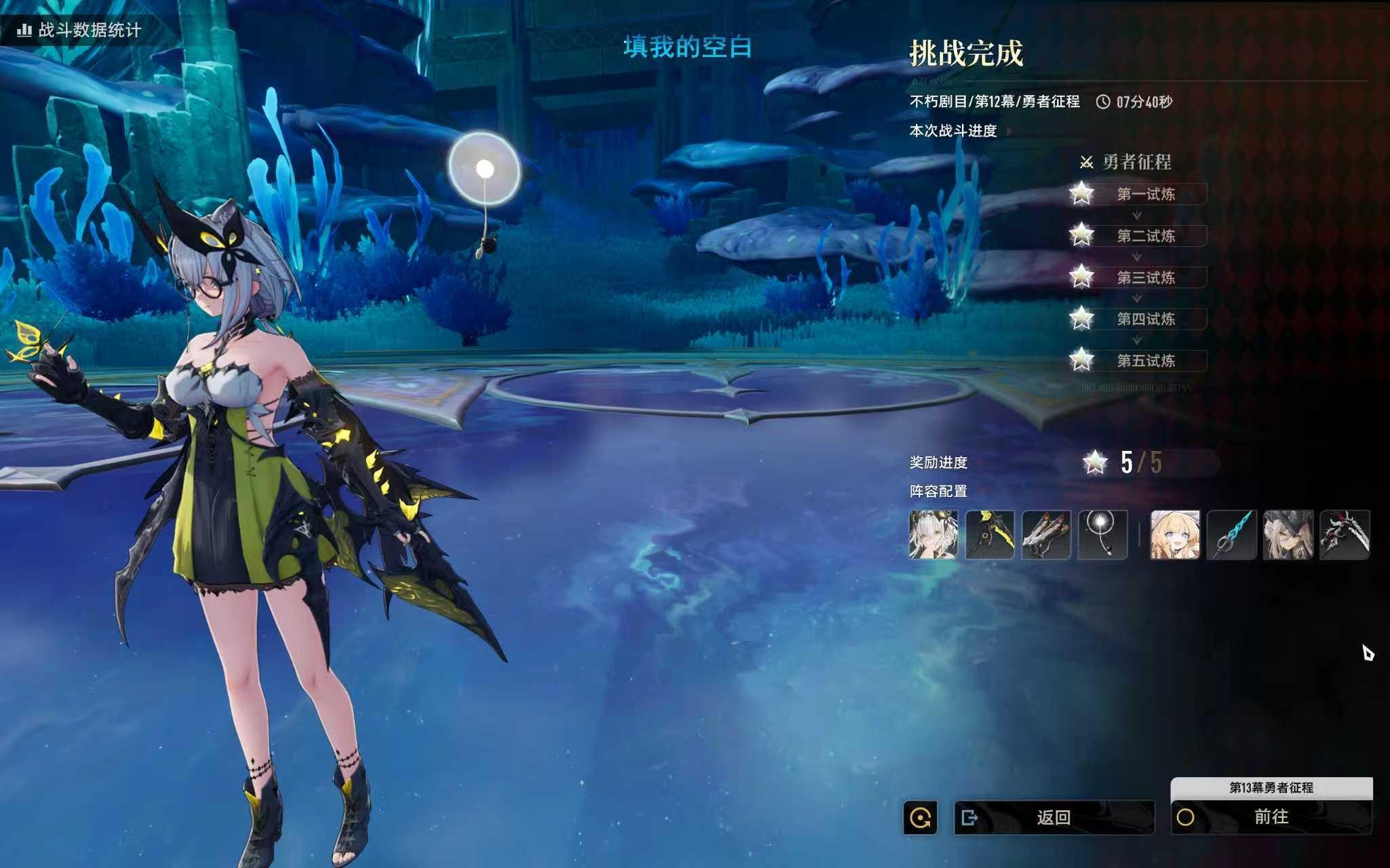
Task: Click the 返回 return button
Action: 1054,817
